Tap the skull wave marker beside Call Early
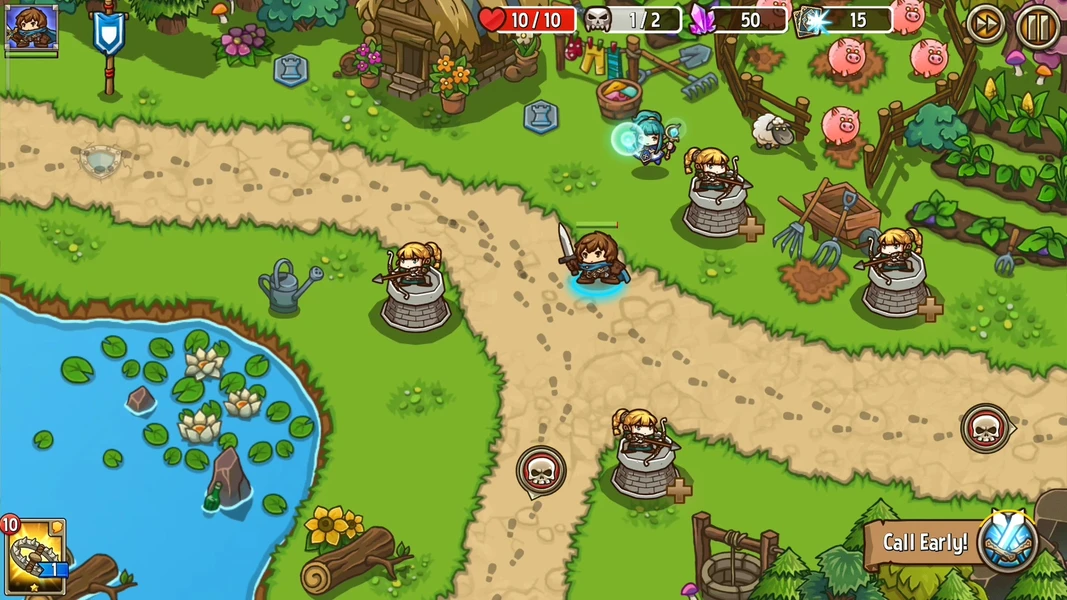Screen dimensions: 1067x600 coord(985,428)
